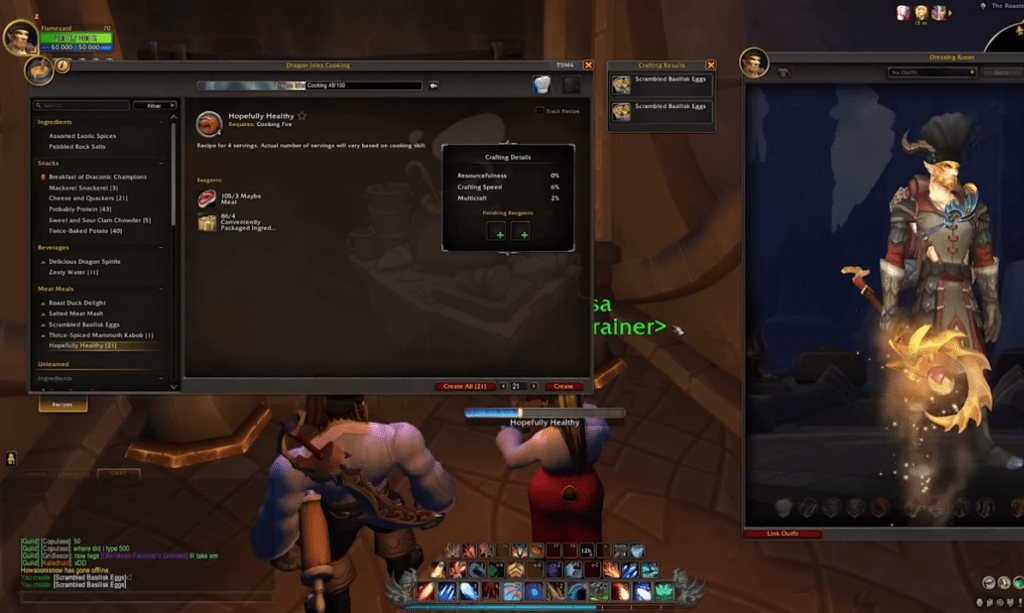The height and width of the screenshot is (613, 1024).
Task: Click the Flamepard player portrait
Action: pyautogui.click(x=20, y=37)
